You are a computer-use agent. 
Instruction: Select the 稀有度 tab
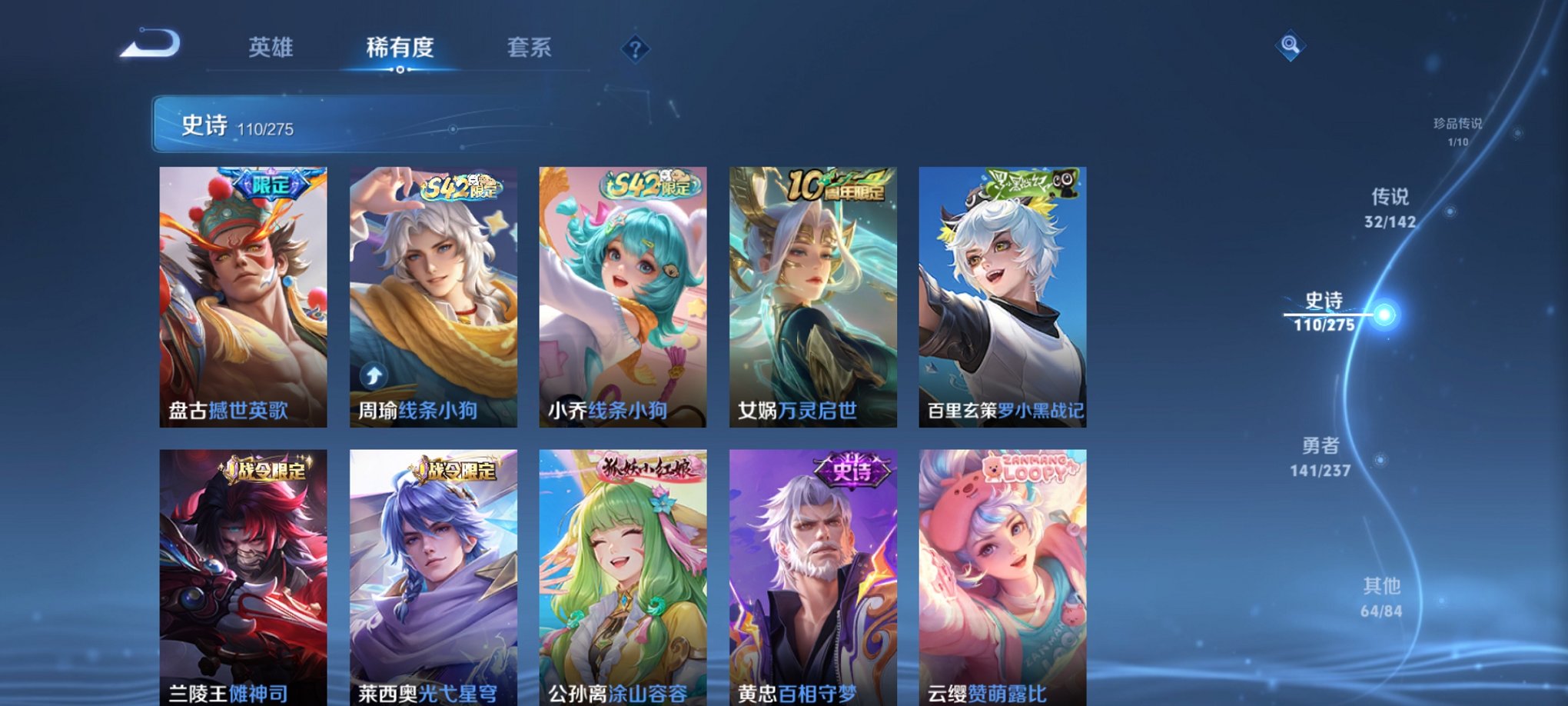point(400,48)
